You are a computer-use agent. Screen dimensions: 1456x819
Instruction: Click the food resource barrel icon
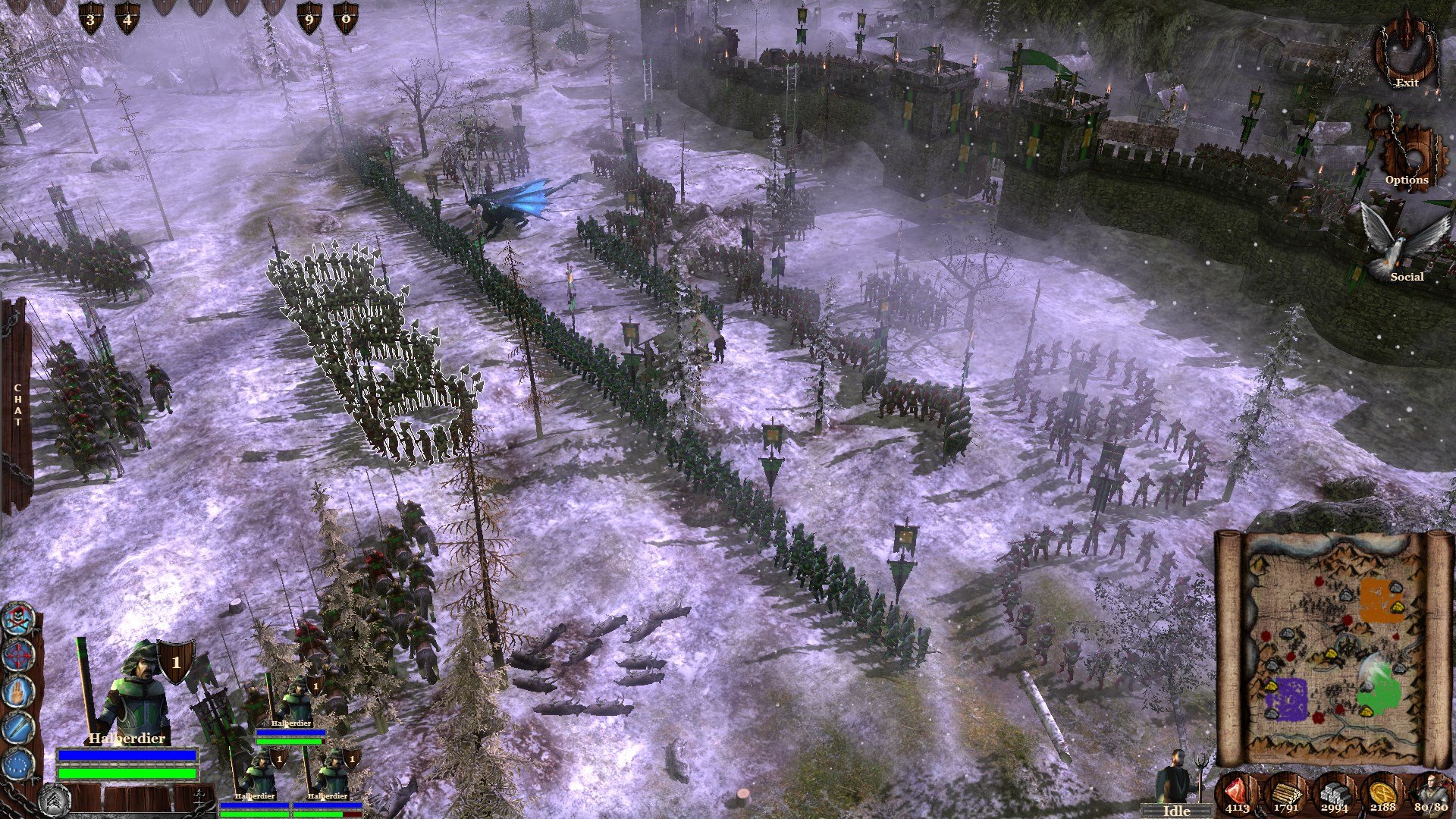pos(1235,792)
